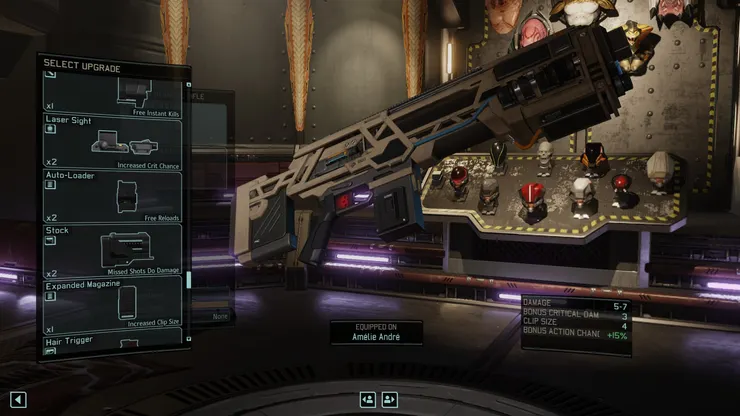Select the Free Instant Kills upgrade

coord(113,93)
